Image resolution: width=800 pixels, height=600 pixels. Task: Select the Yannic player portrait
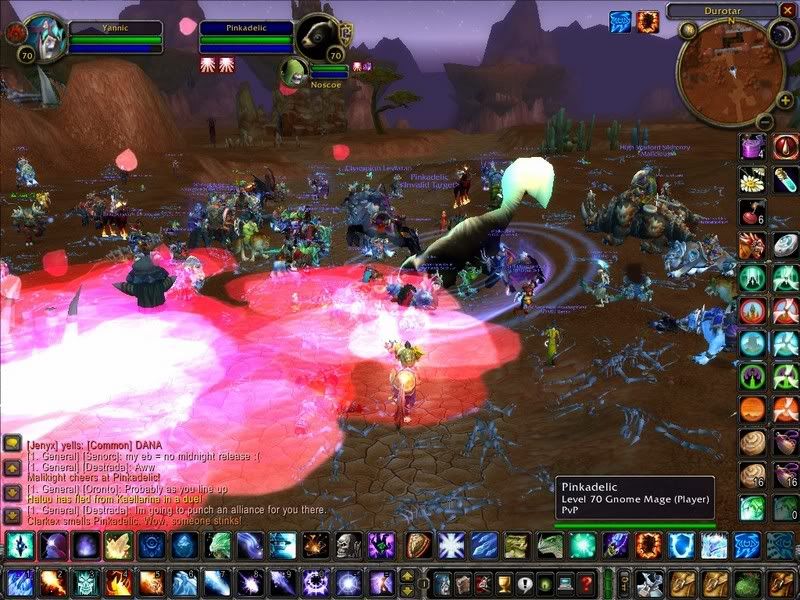click(x=42, y=38)
